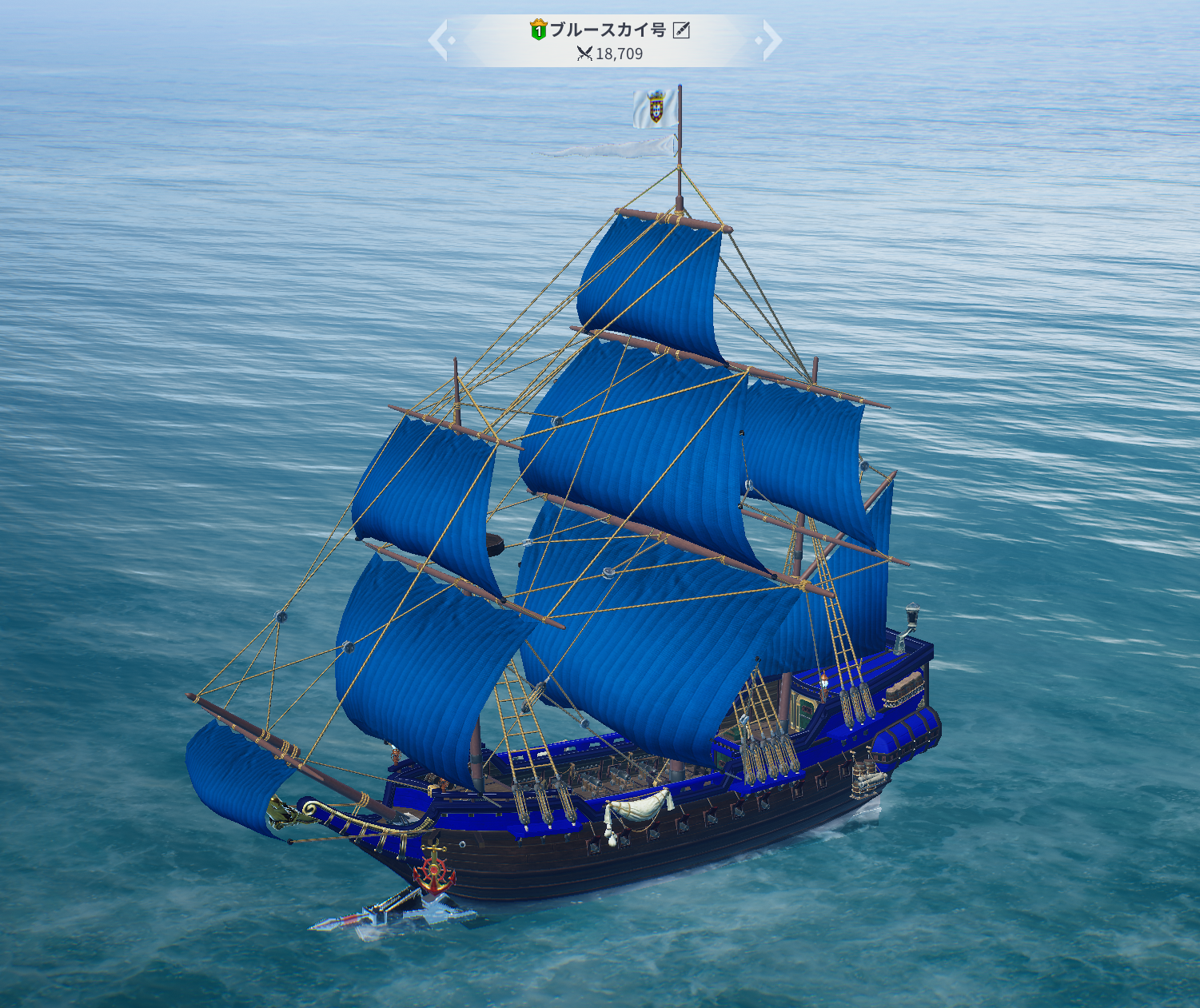Edit the ship name ブルースカイ号

[x=681, y=30]
